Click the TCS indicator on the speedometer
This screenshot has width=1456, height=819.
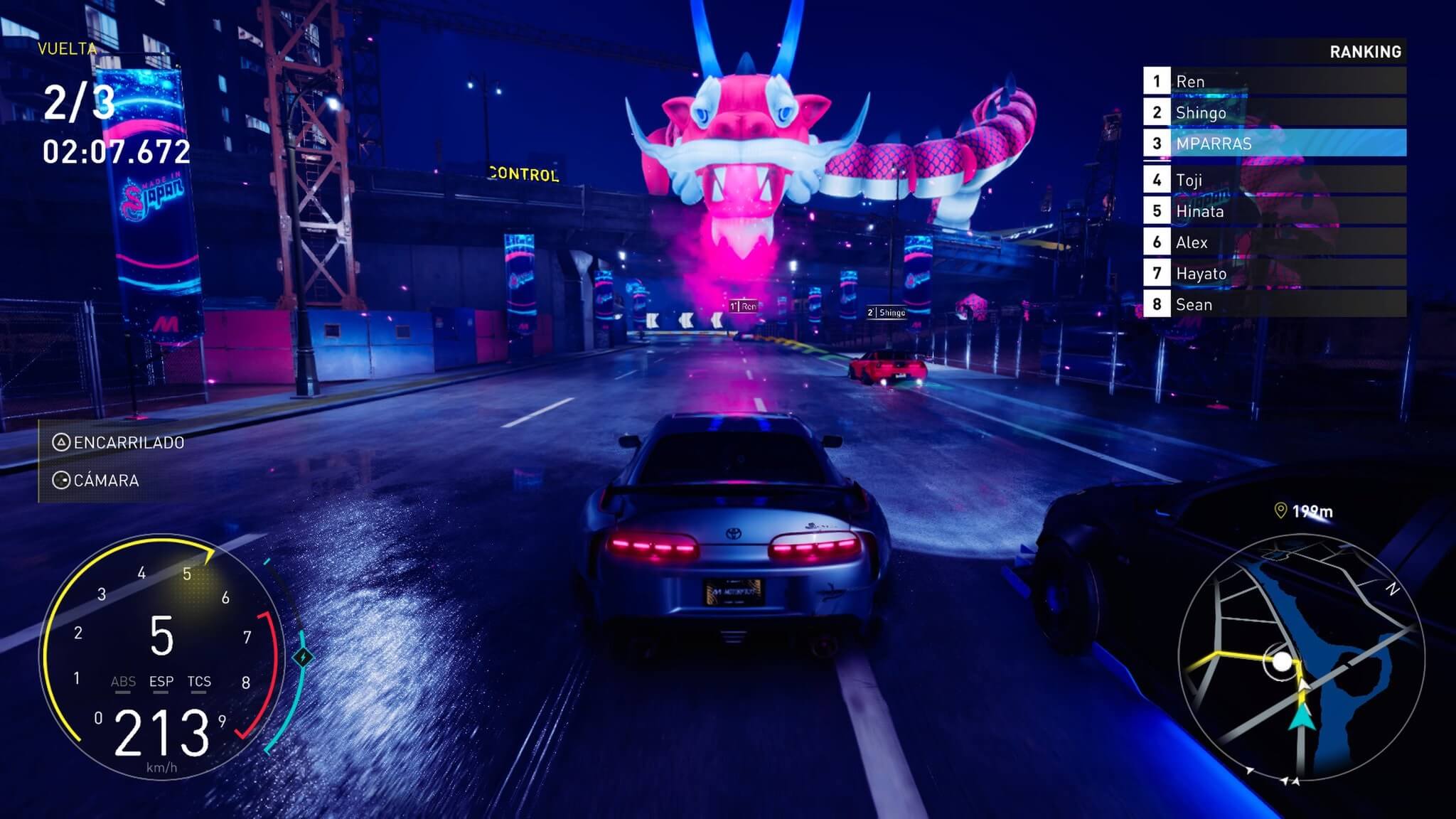(x=199, y=682)
